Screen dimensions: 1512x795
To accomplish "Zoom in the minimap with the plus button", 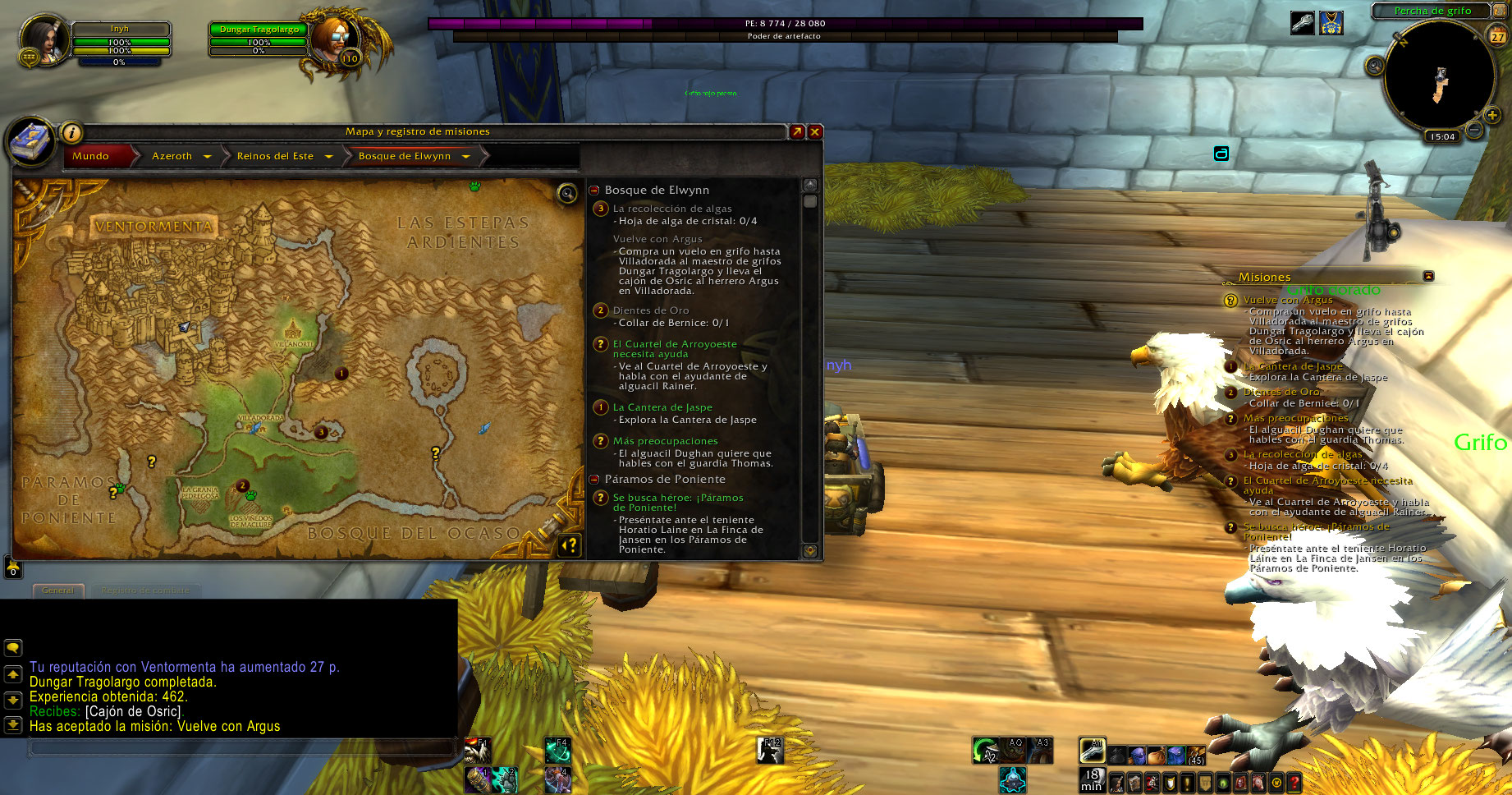I will (x=1492, y=116).
